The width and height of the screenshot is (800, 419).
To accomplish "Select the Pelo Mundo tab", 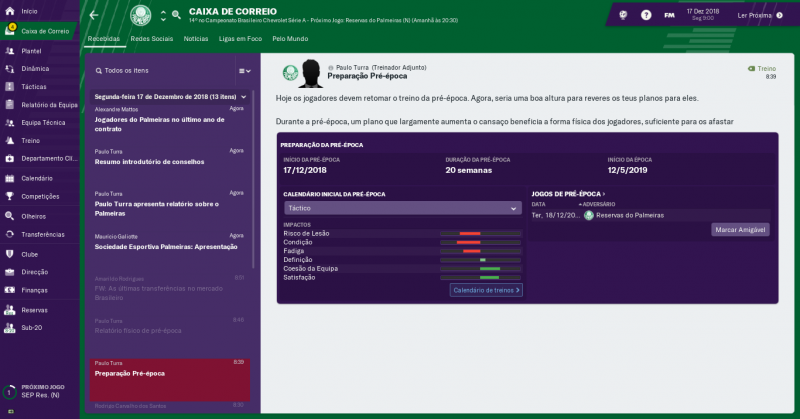I will pyautogui.click(x=291, y=38).
